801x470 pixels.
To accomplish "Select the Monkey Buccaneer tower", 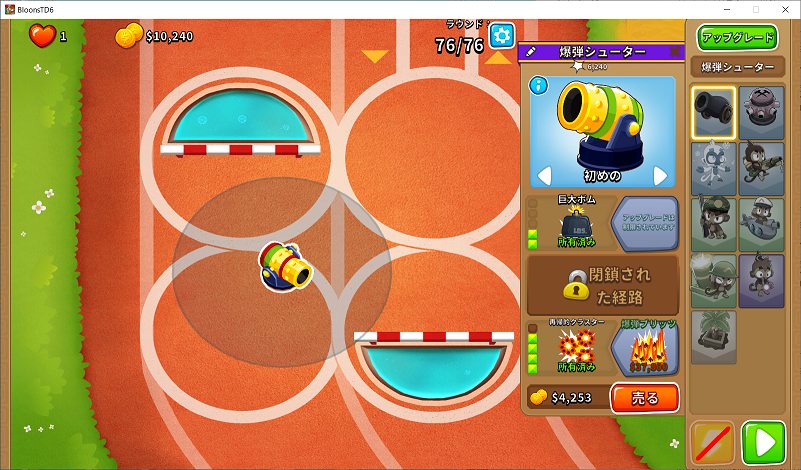I will (760, 224).
